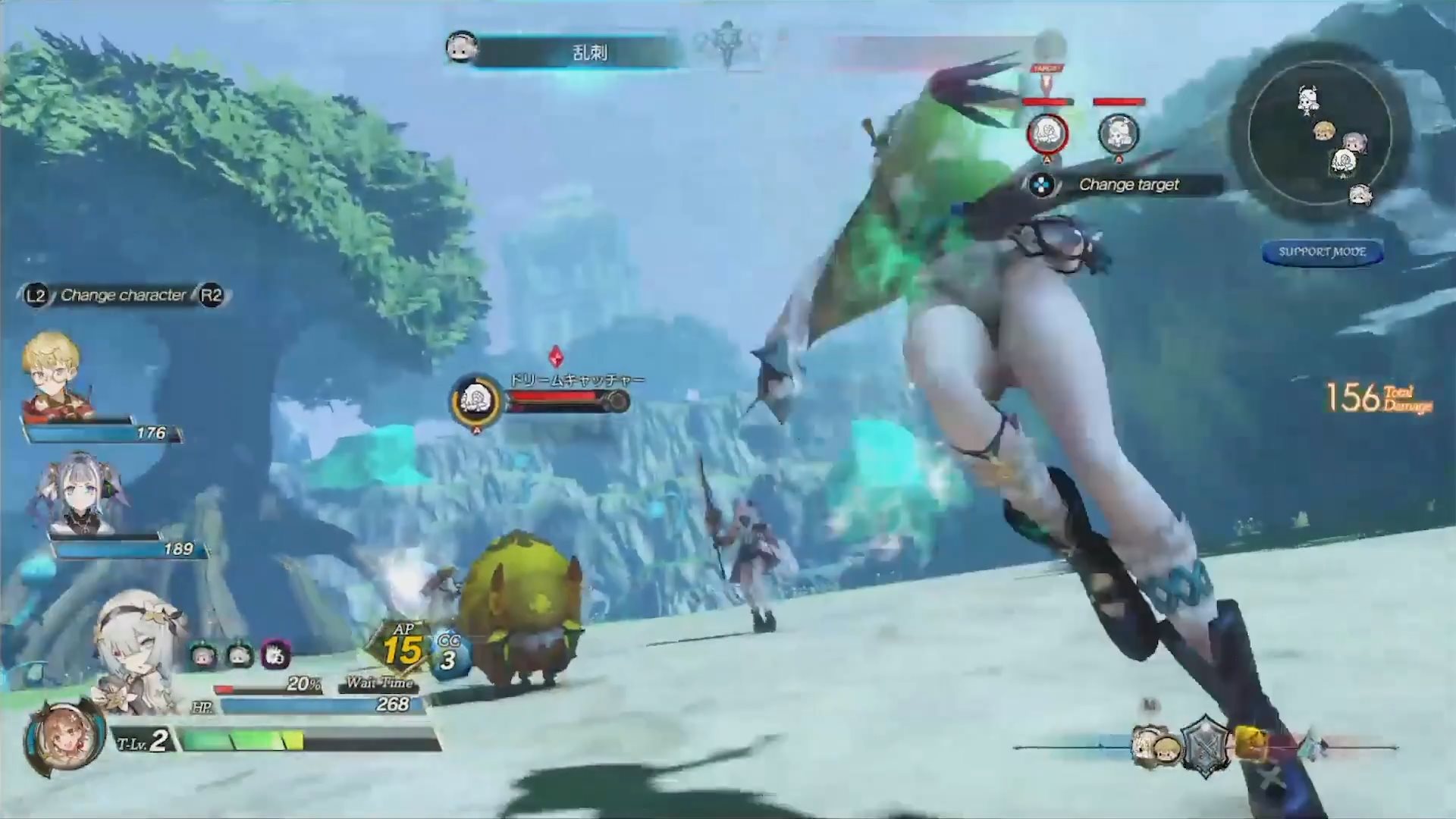Viewport: 1456px width, 819px height.
Task: Click the character icon beside the skill name banner
Action: [461, 49]
